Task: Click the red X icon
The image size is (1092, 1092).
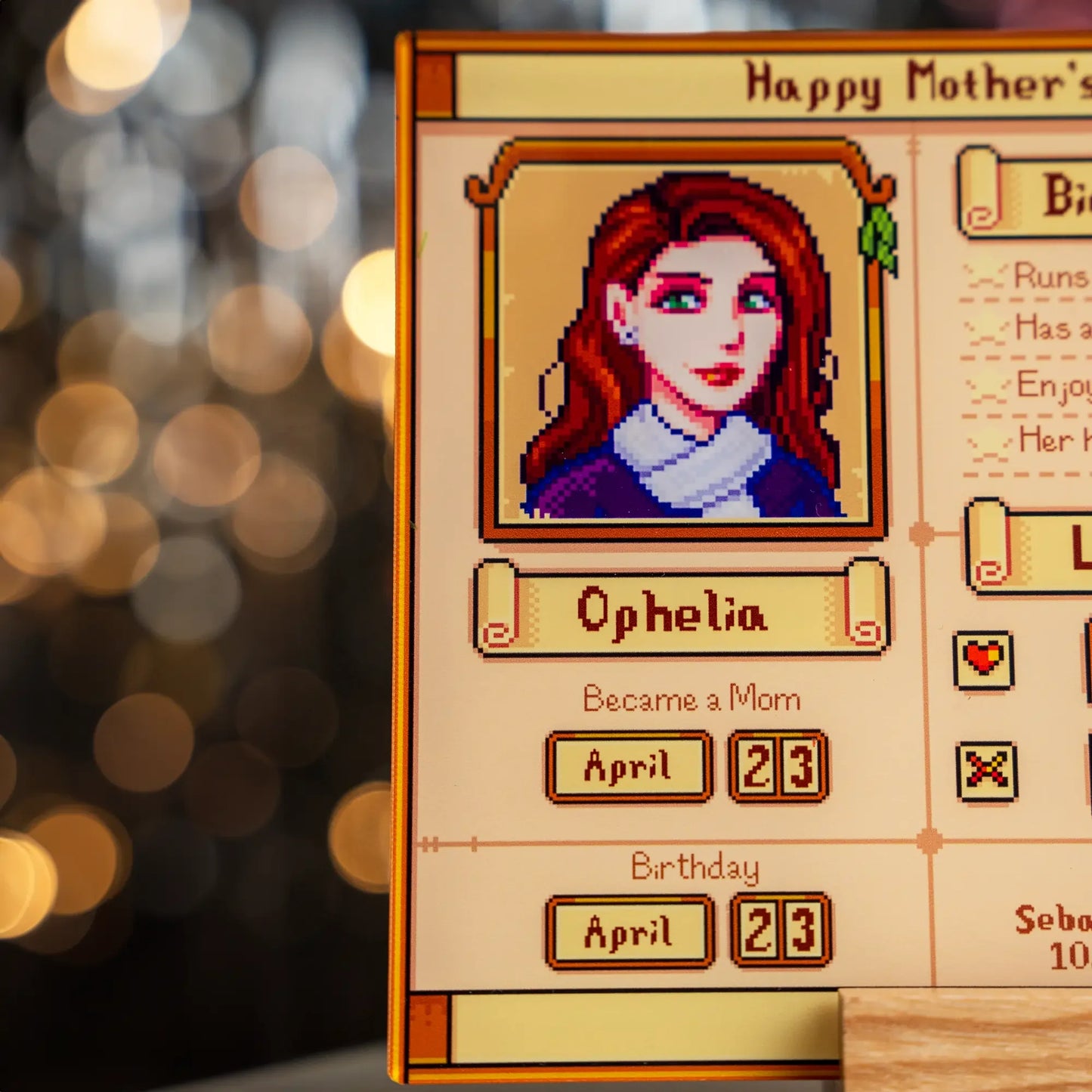Action: (986, 771)
